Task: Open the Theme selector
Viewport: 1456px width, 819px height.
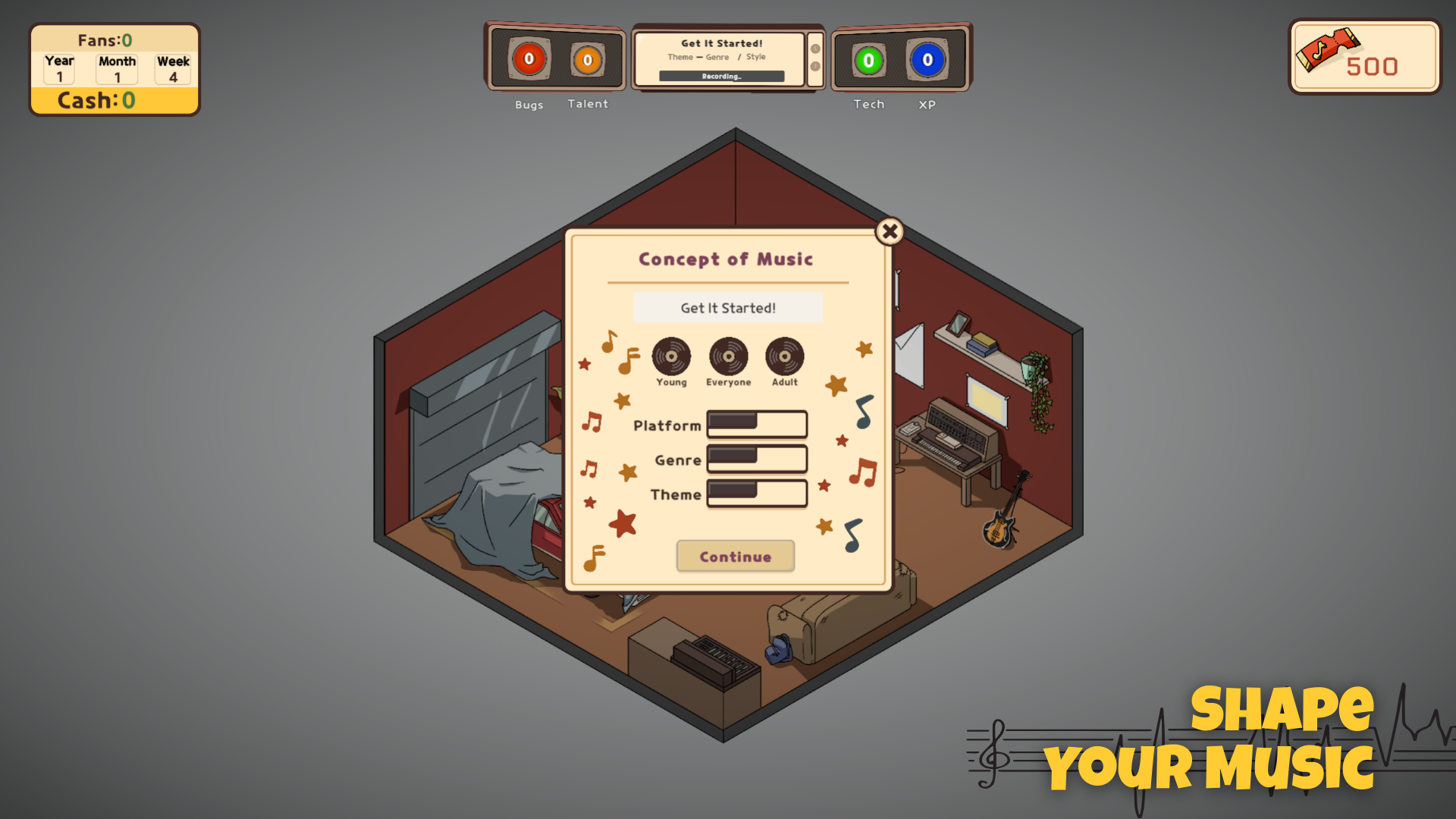Action: (x=756, y=493)
